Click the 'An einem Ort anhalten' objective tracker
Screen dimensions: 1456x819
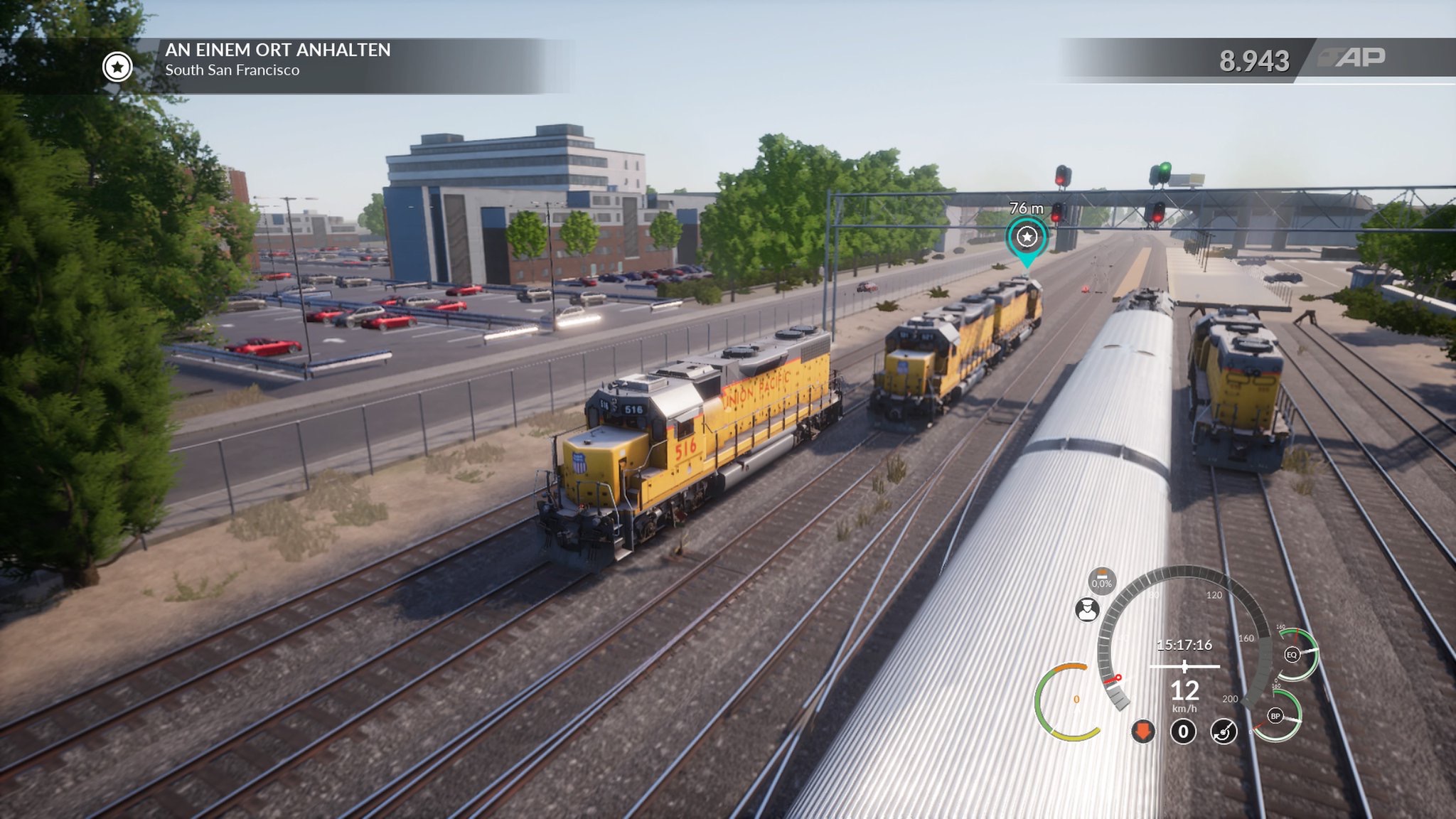coord(277,60)
